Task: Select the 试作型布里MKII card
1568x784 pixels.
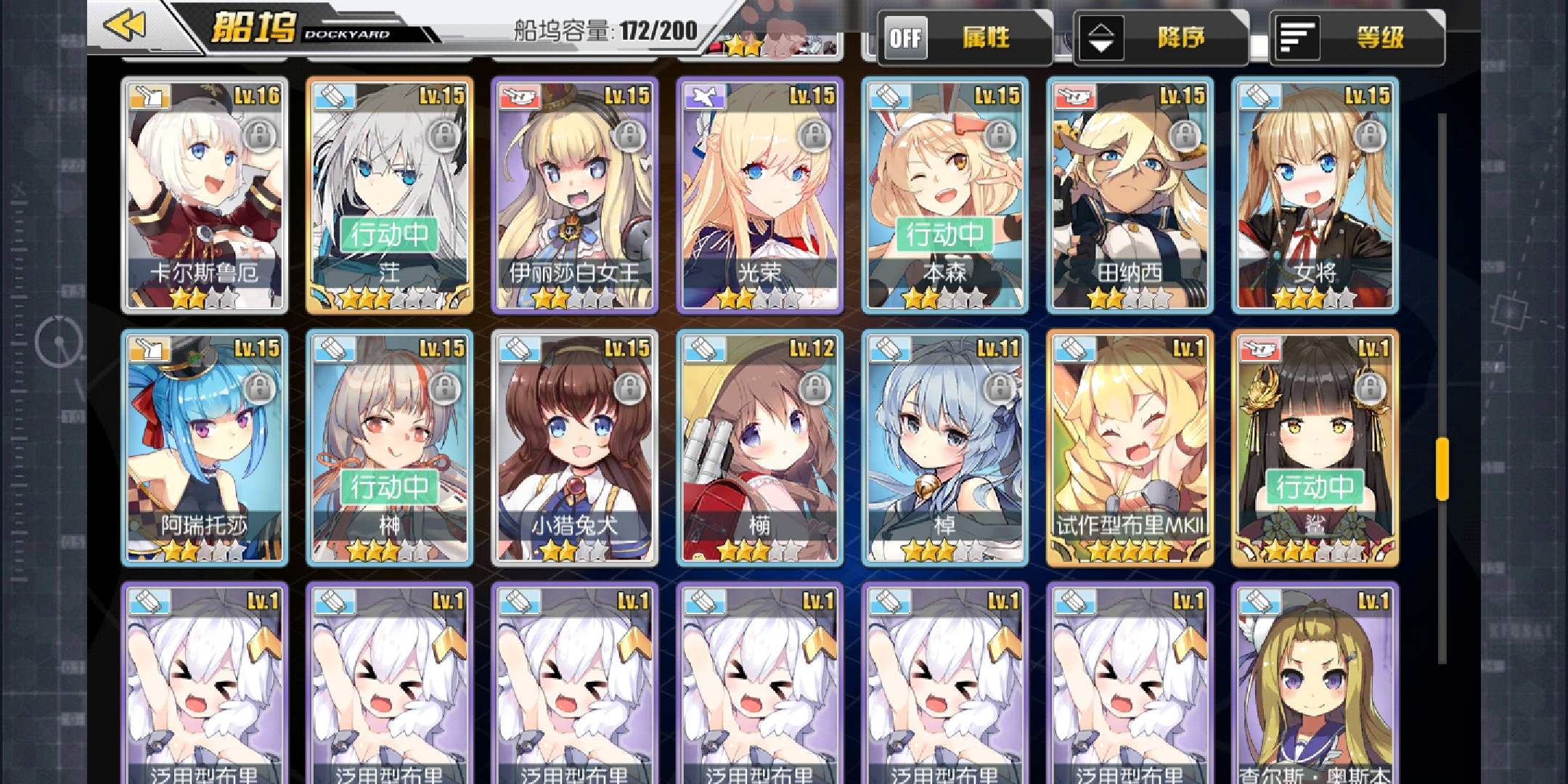Action: point(1130,447)
